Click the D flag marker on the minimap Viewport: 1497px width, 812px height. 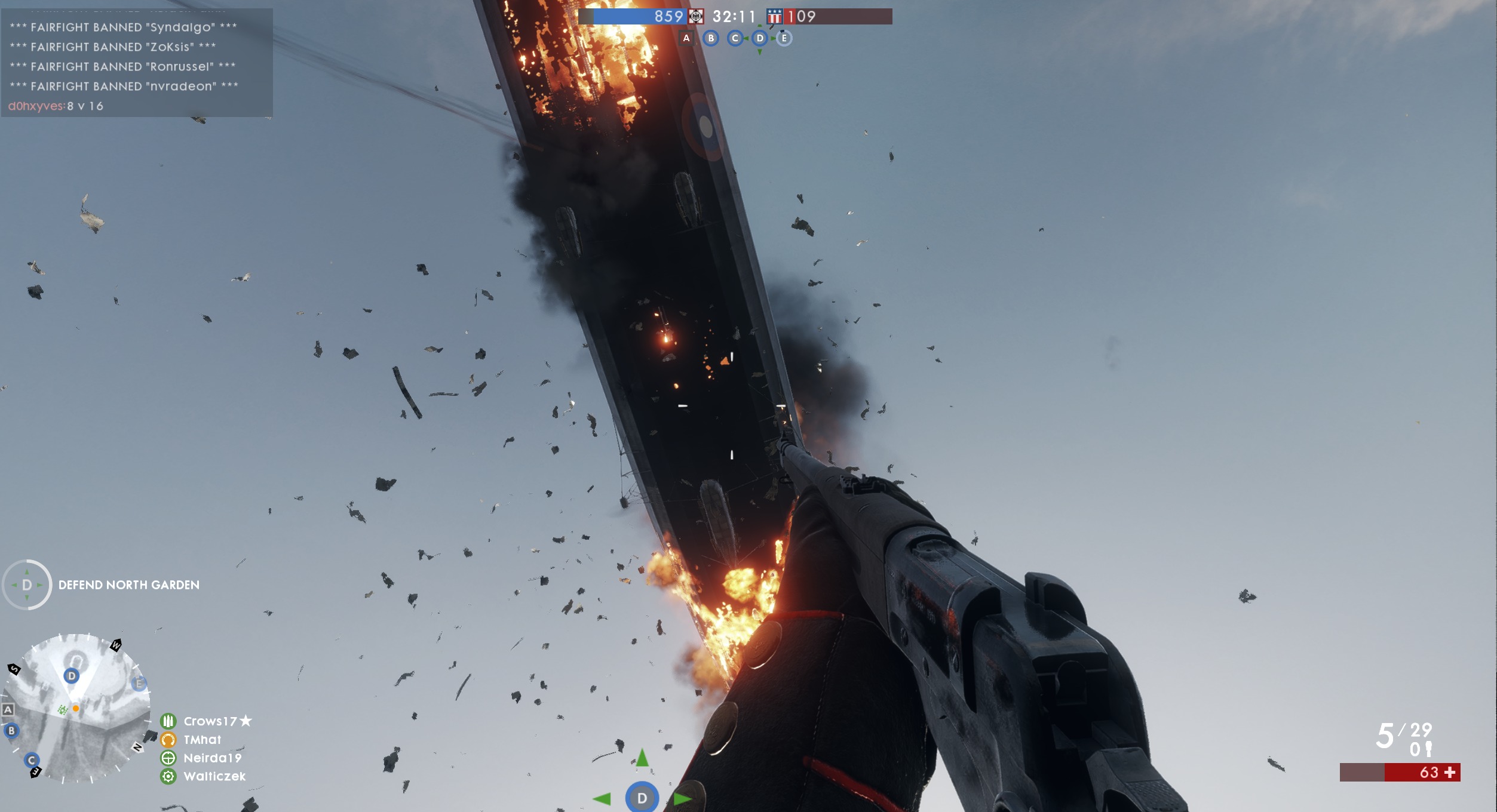coord(72,676)
